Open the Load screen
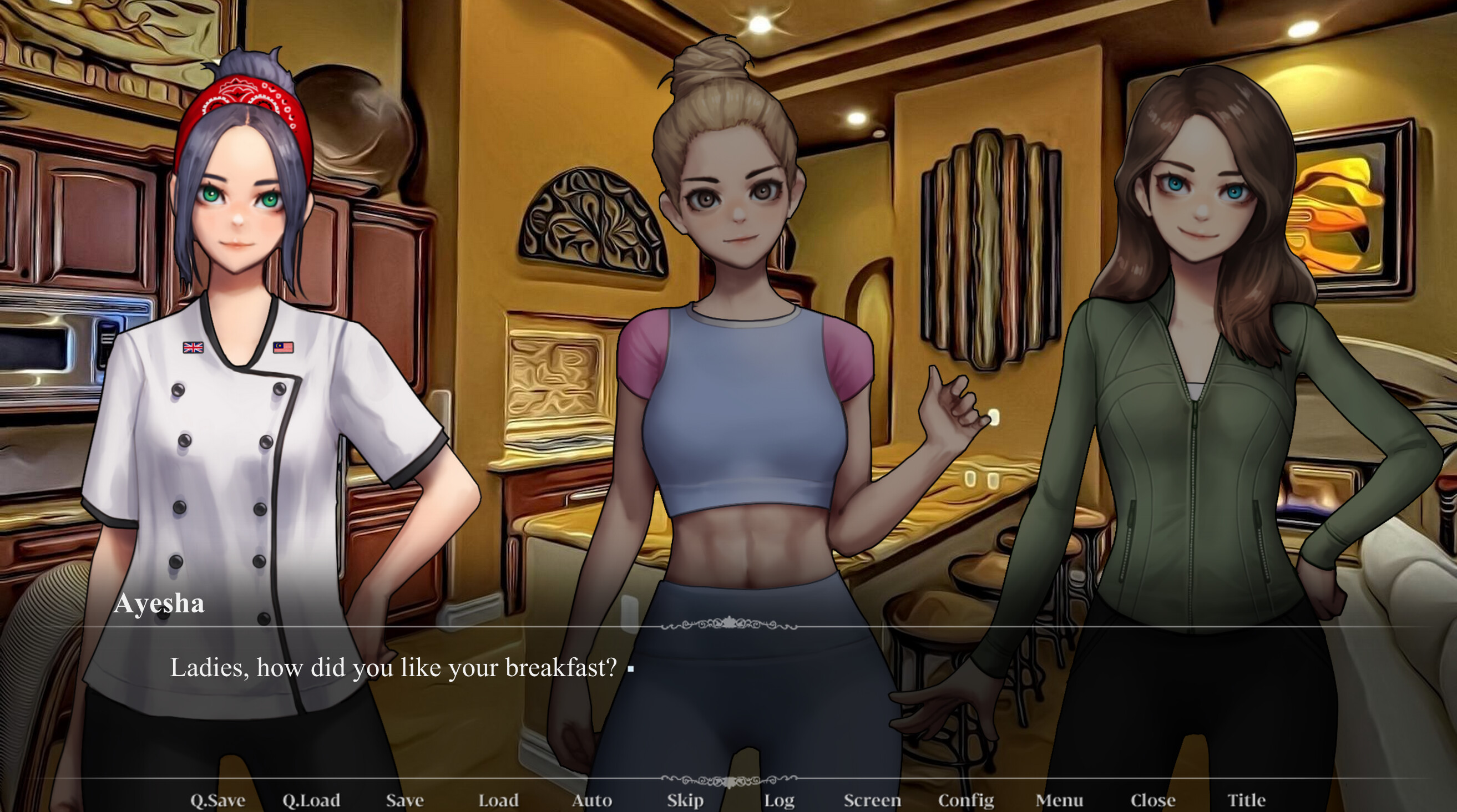This screenshot has width=1457, height=812. point(498,800)
